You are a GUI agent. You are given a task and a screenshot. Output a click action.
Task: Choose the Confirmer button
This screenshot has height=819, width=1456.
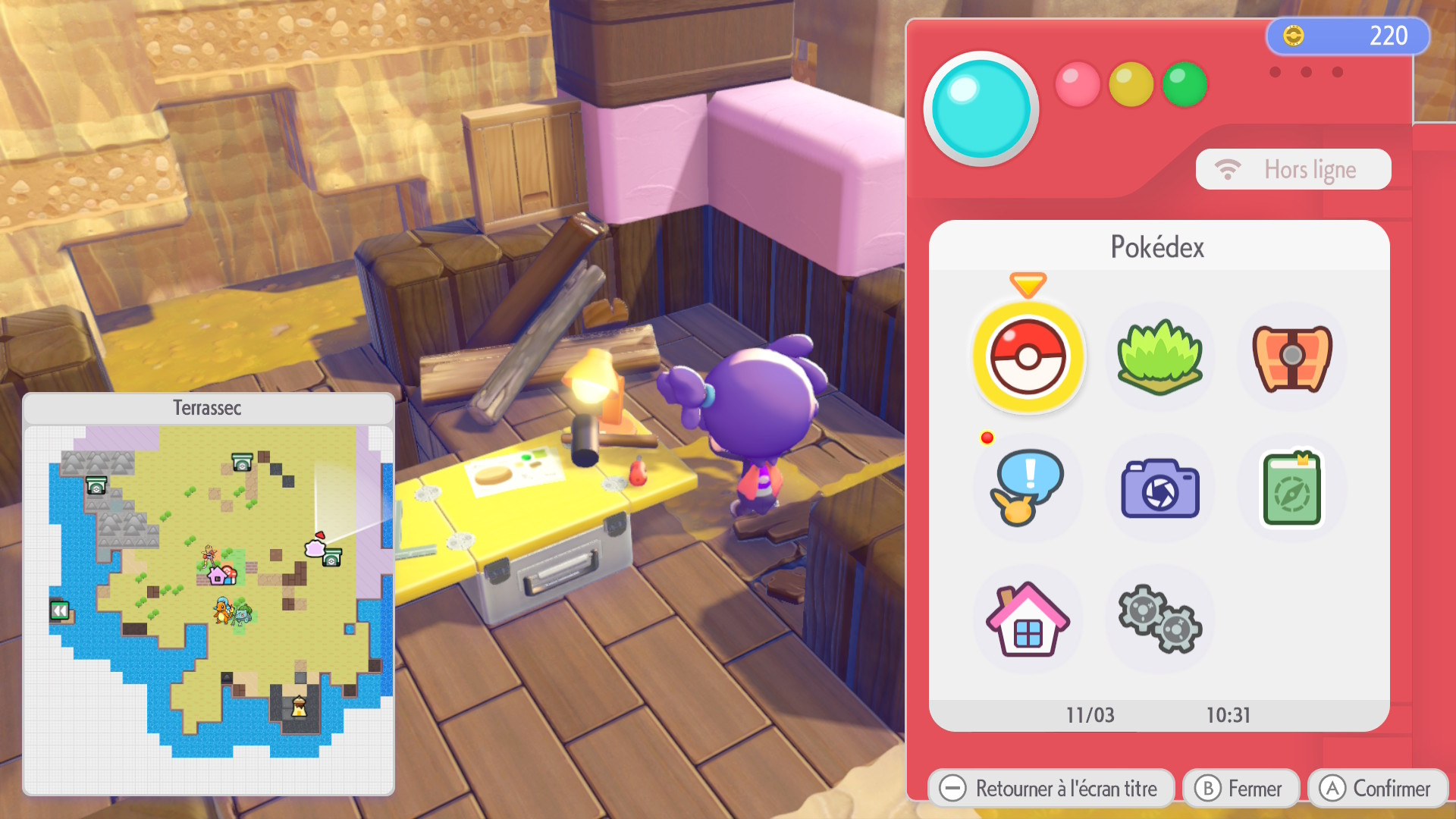click(x=1377, y=789)
